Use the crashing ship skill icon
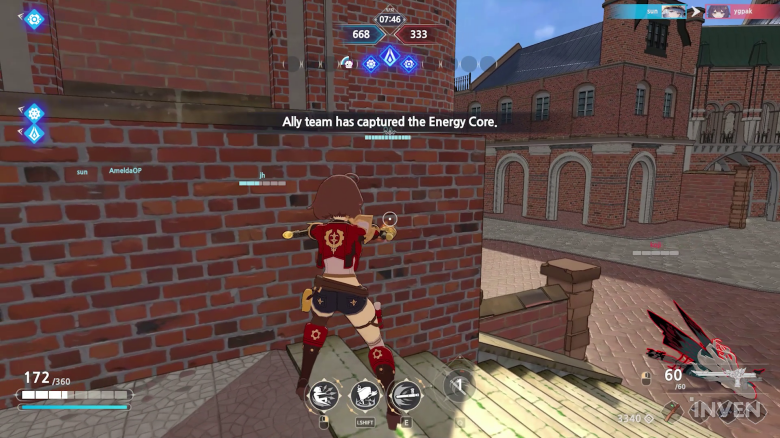Screen dimensions: 780x438 coord(363,397)
